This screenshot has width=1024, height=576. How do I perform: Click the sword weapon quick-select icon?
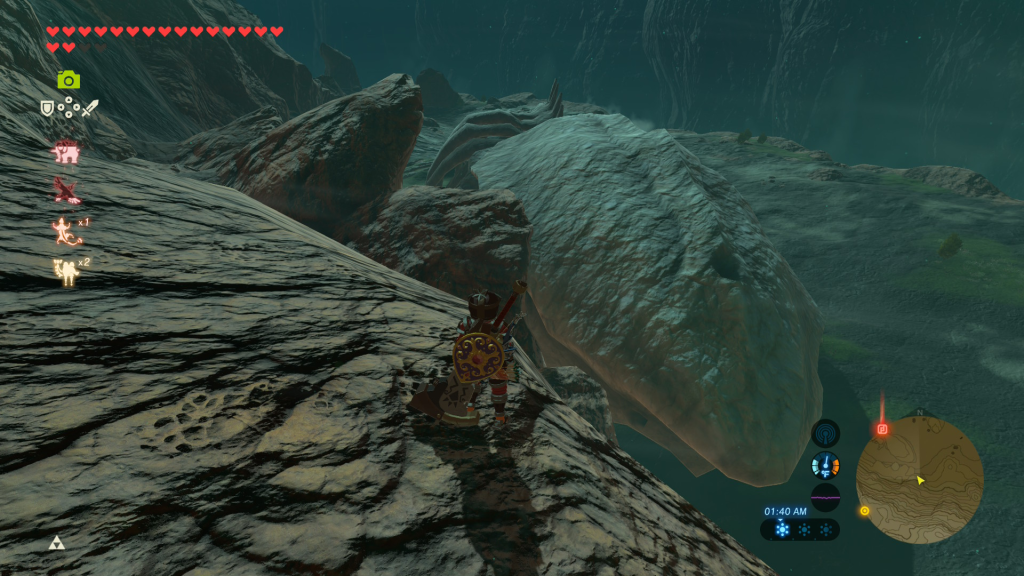tap(90, 107)
